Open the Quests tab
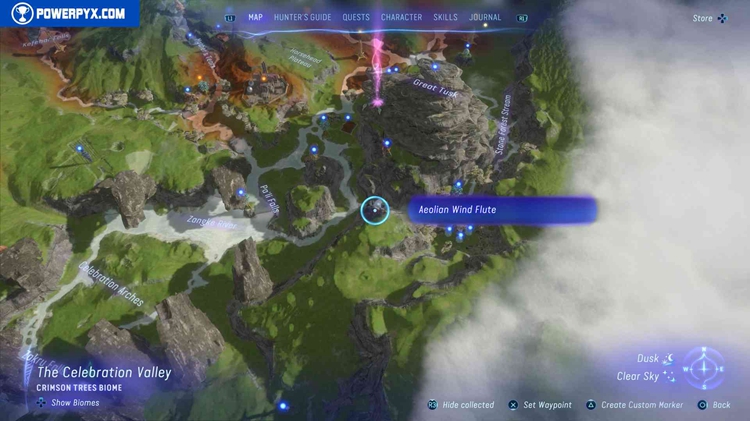The image size is (750, 421). tap(356, 17)
